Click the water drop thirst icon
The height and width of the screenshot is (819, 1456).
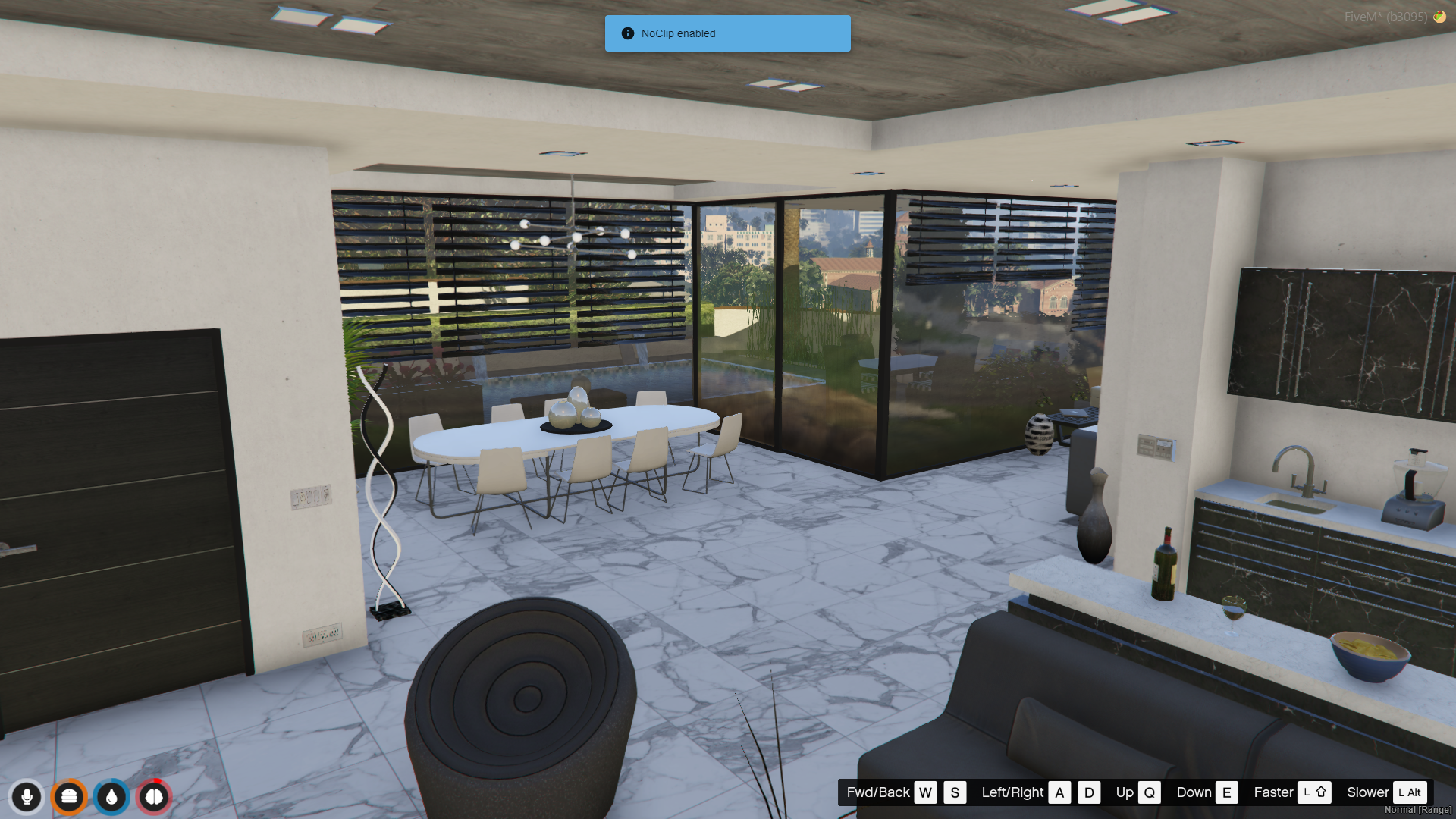point(111,797)
